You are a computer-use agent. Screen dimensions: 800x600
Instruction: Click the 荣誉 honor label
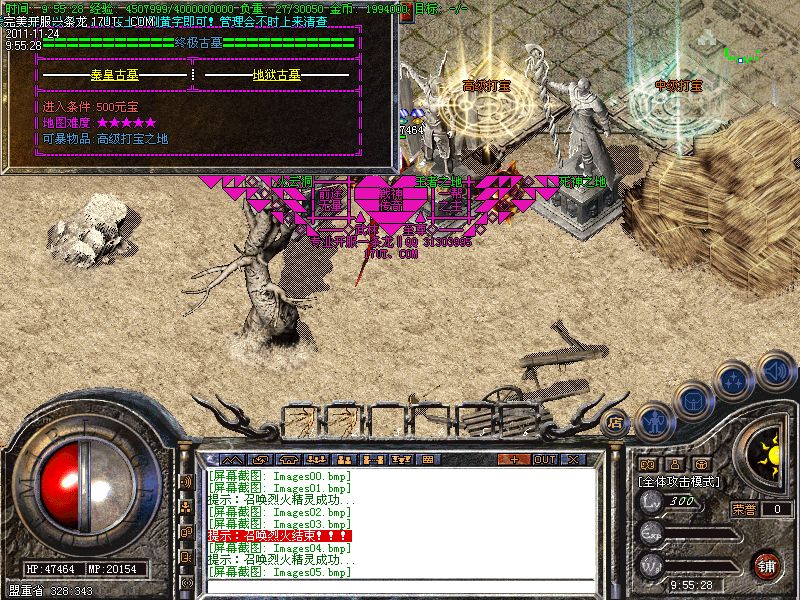click(x=743, y=509)
